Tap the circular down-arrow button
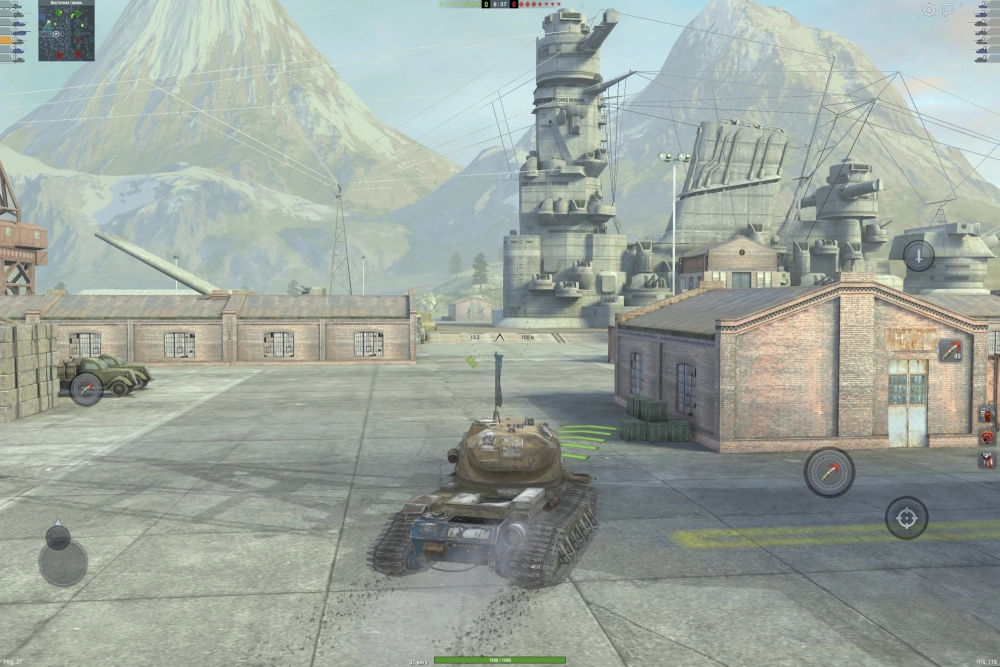The height and width of the screenshot is (667, 1000). [x=918, y=256]
